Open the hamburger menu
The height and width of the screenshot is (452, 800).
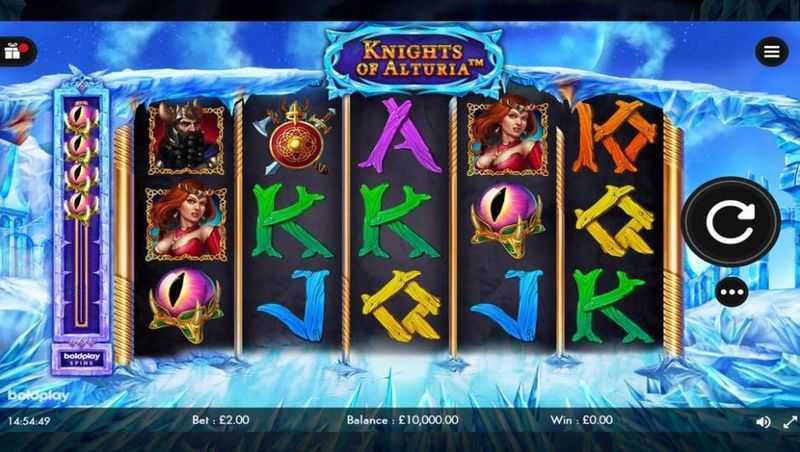771,52
